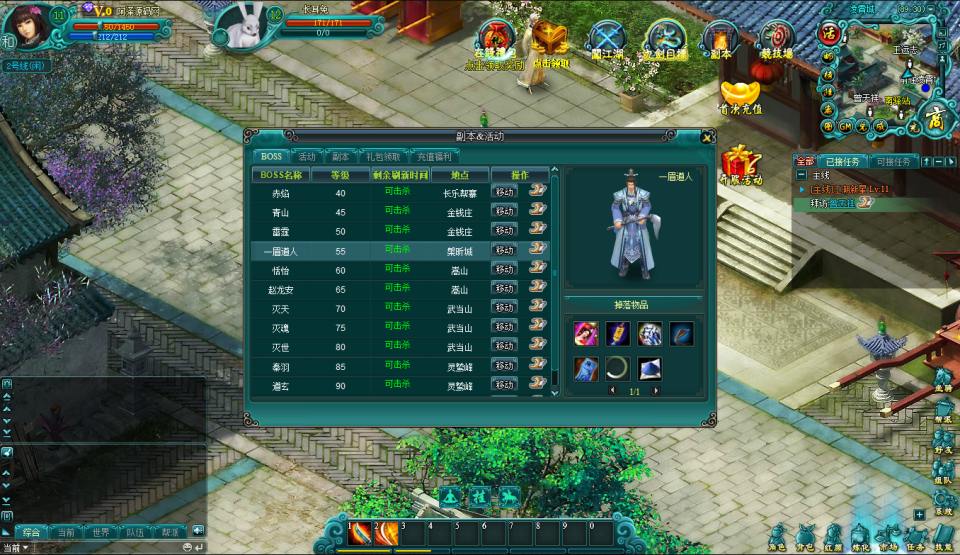Screen dimensions: 960x555
Task: Select the 灭天 boss row
Action: [280, 308]
